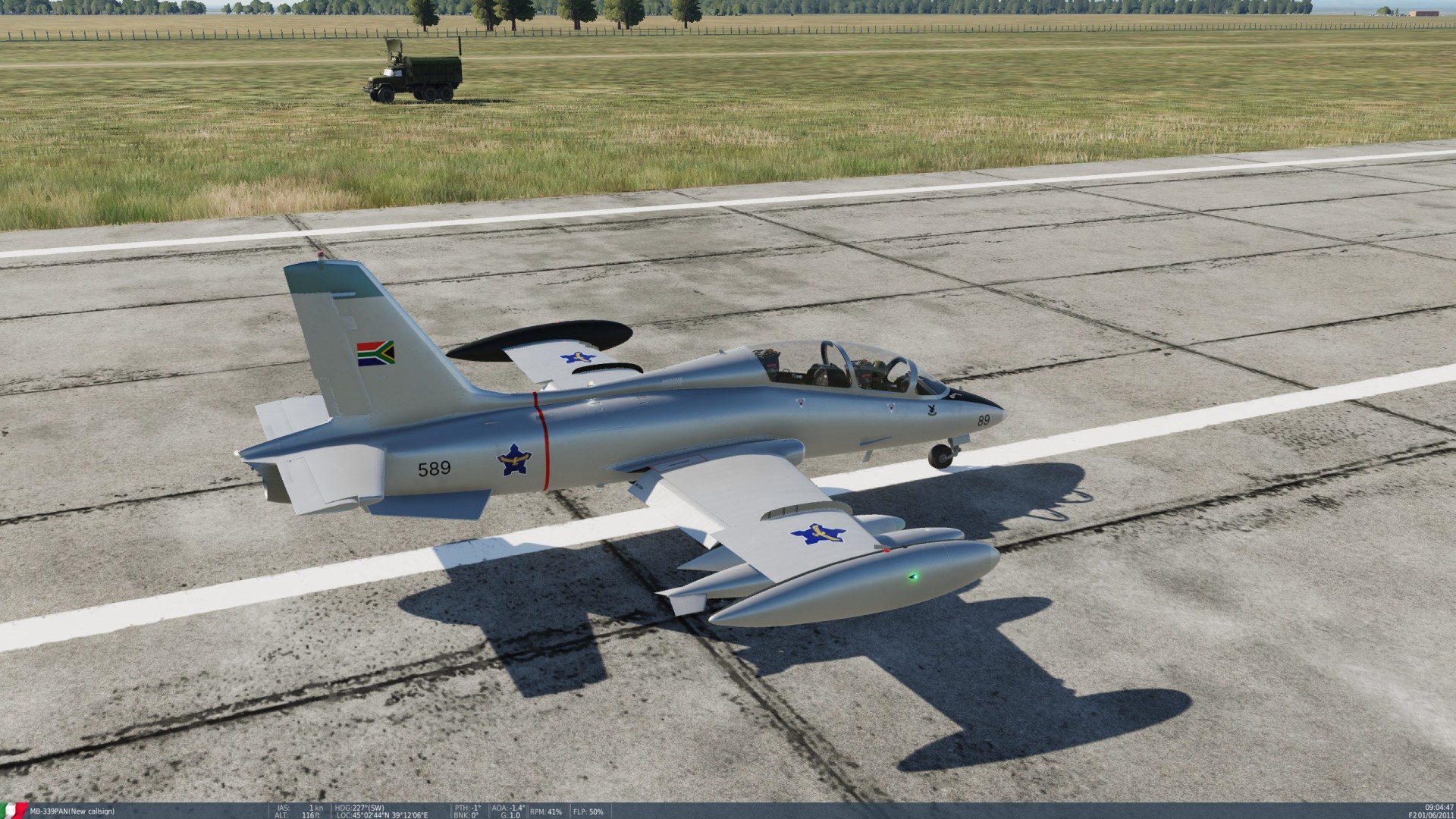The width and height of the screenshot is (1456, 819).
Task: Select the FLP 50% flaps indicator
Action: pyautogui.click(x=588, y=811)
